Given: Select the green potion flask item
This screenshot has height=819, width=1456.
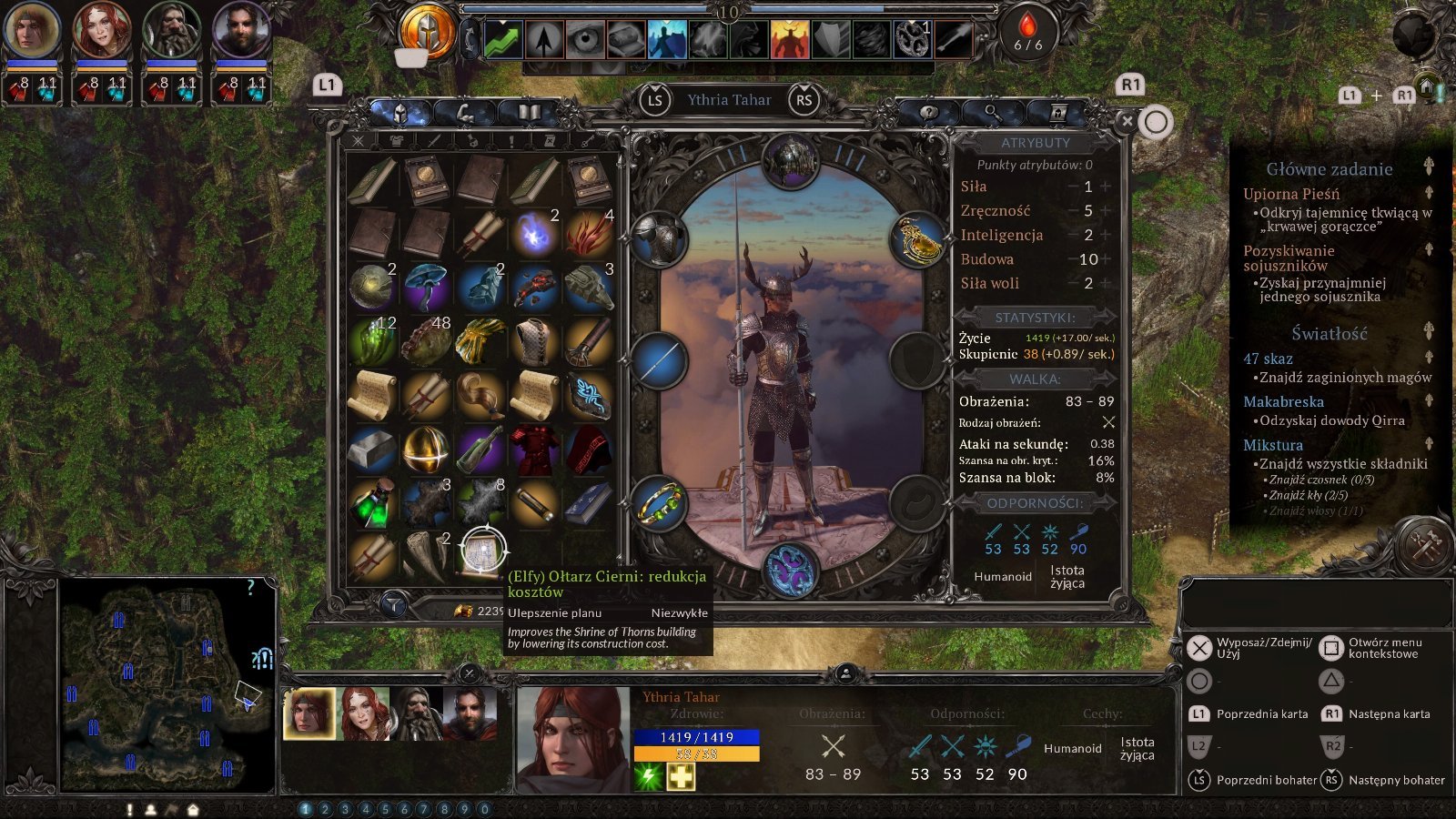Looking at the screenshot, I should [371, 503].
